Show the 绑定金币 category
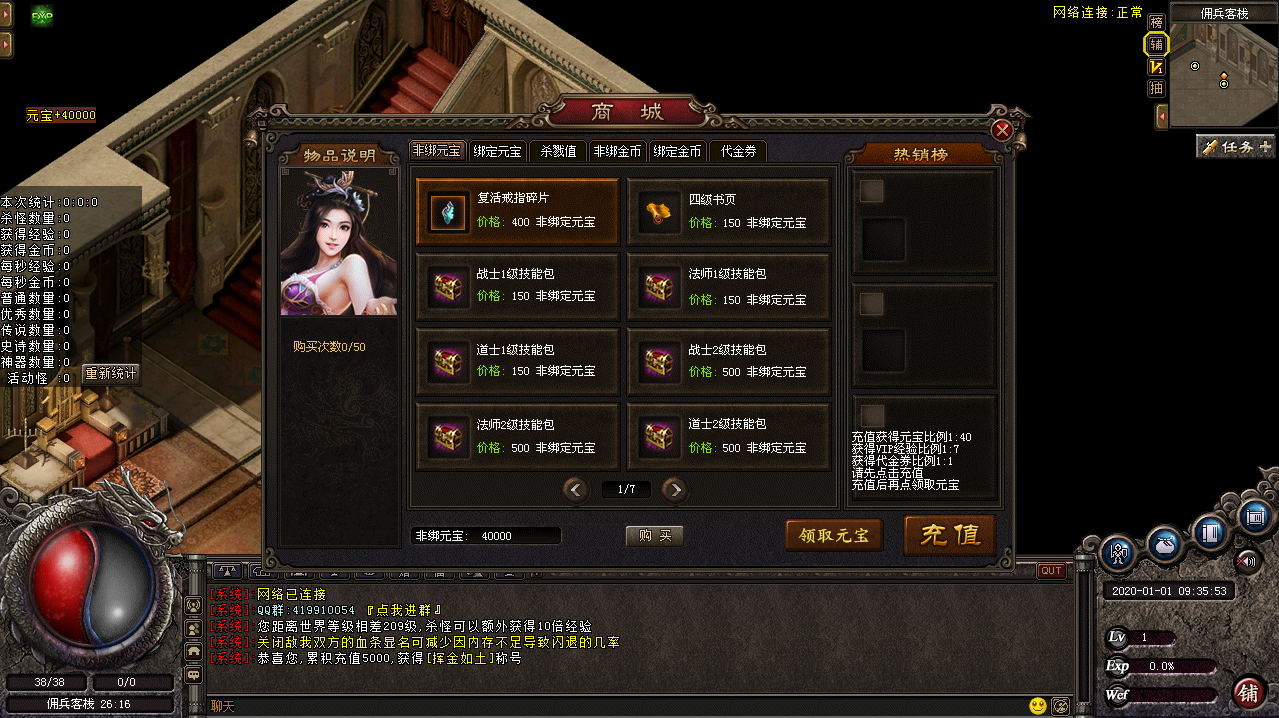Screen dimensions: 1279x718 tap(677, 152)
